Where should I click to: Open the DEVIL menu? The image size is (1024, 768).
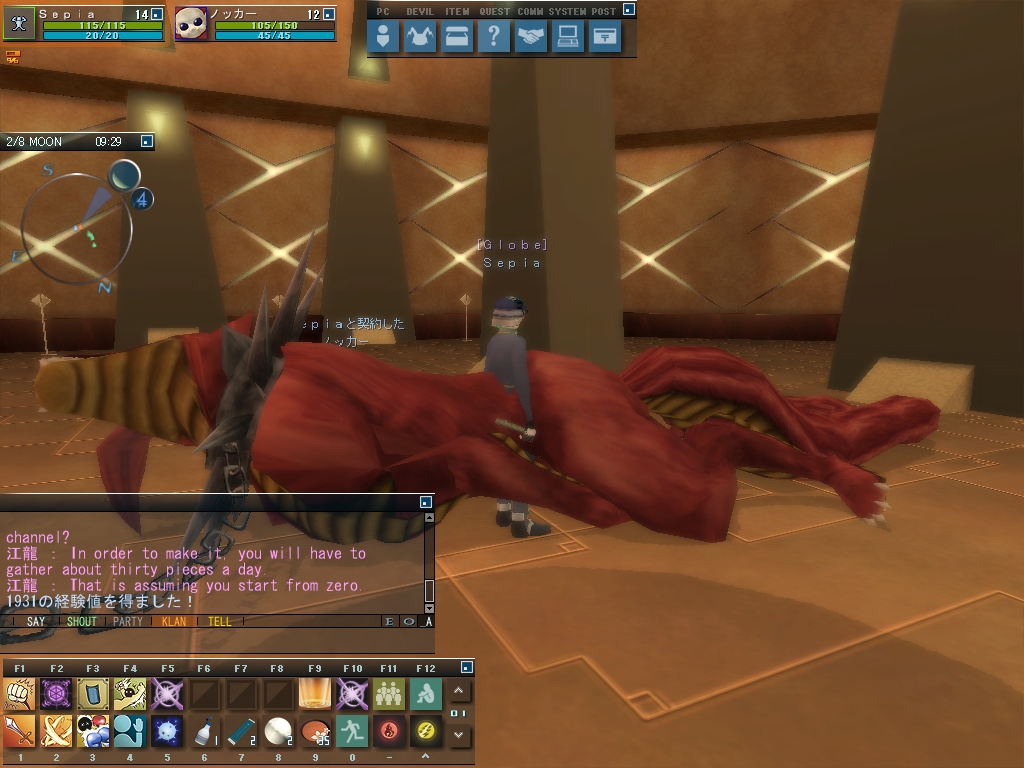click(420, 37)
